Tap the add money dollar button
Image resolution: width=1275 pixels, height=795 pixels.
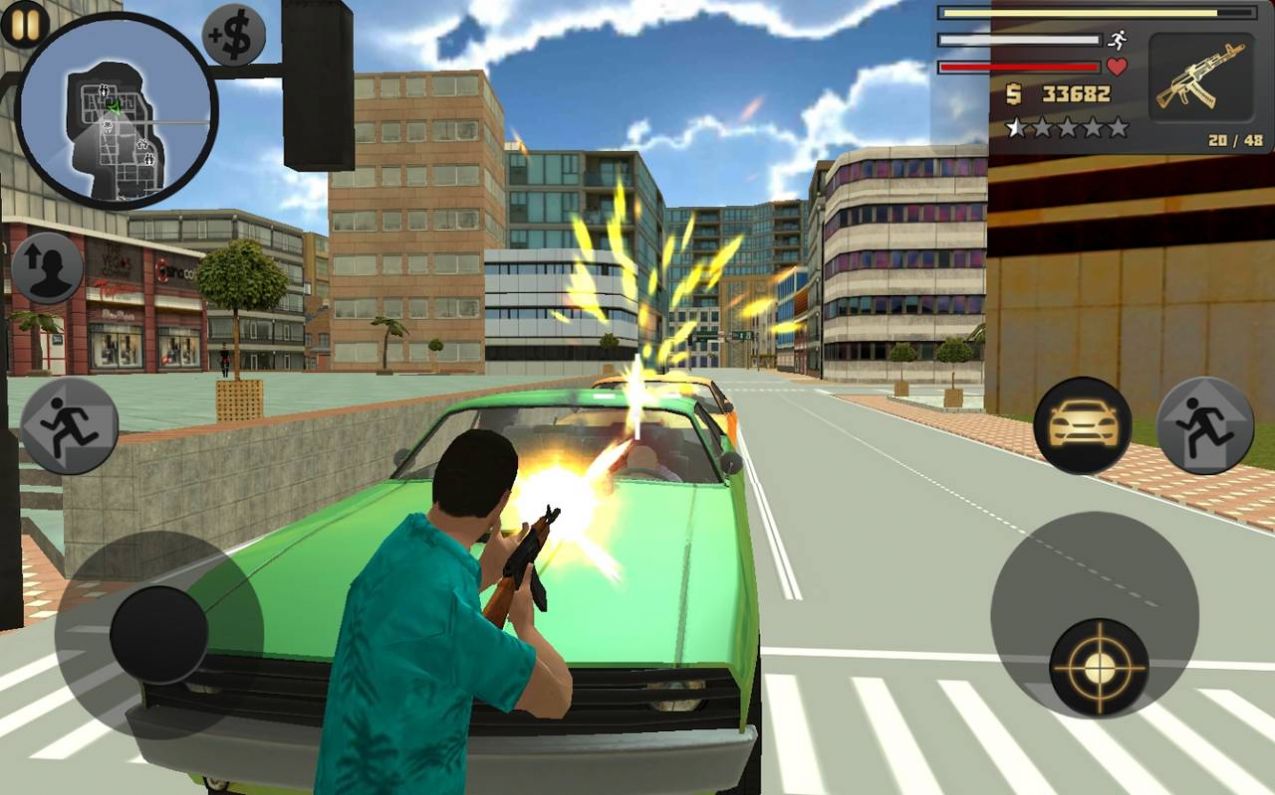tap(234, 35)
